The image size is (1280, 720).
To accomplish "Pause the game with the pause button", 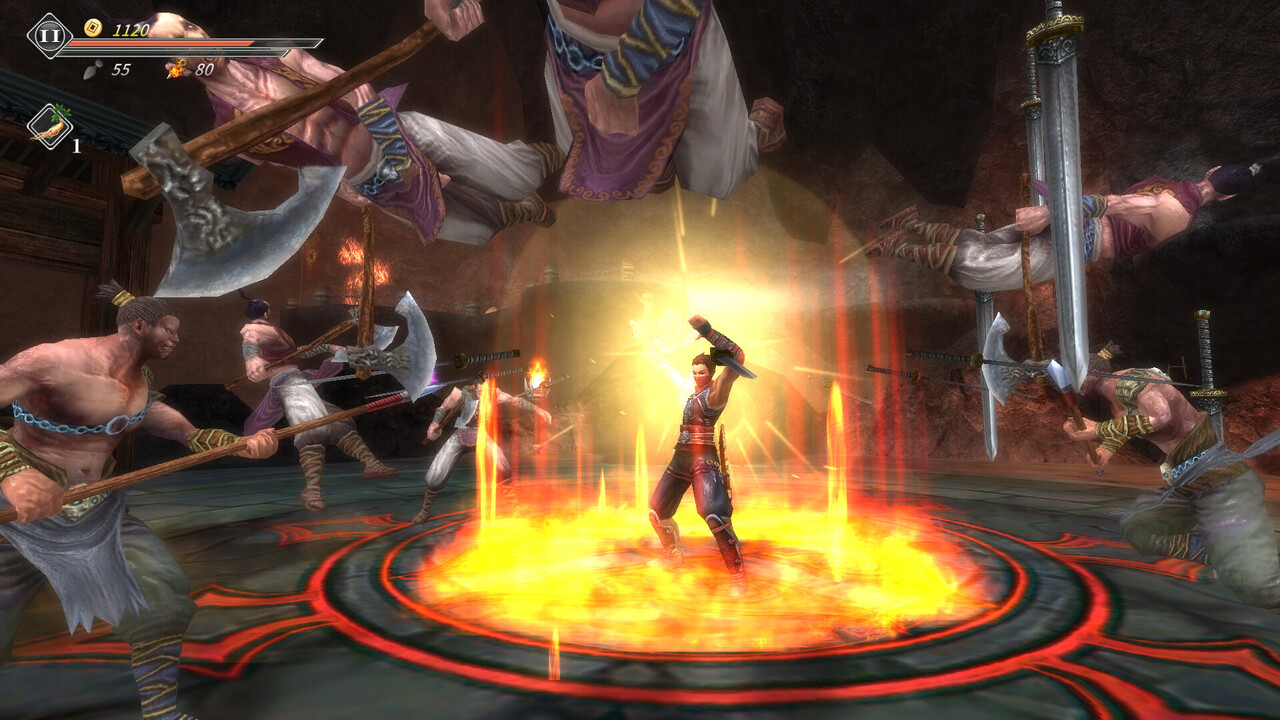I will coord(48,35).
